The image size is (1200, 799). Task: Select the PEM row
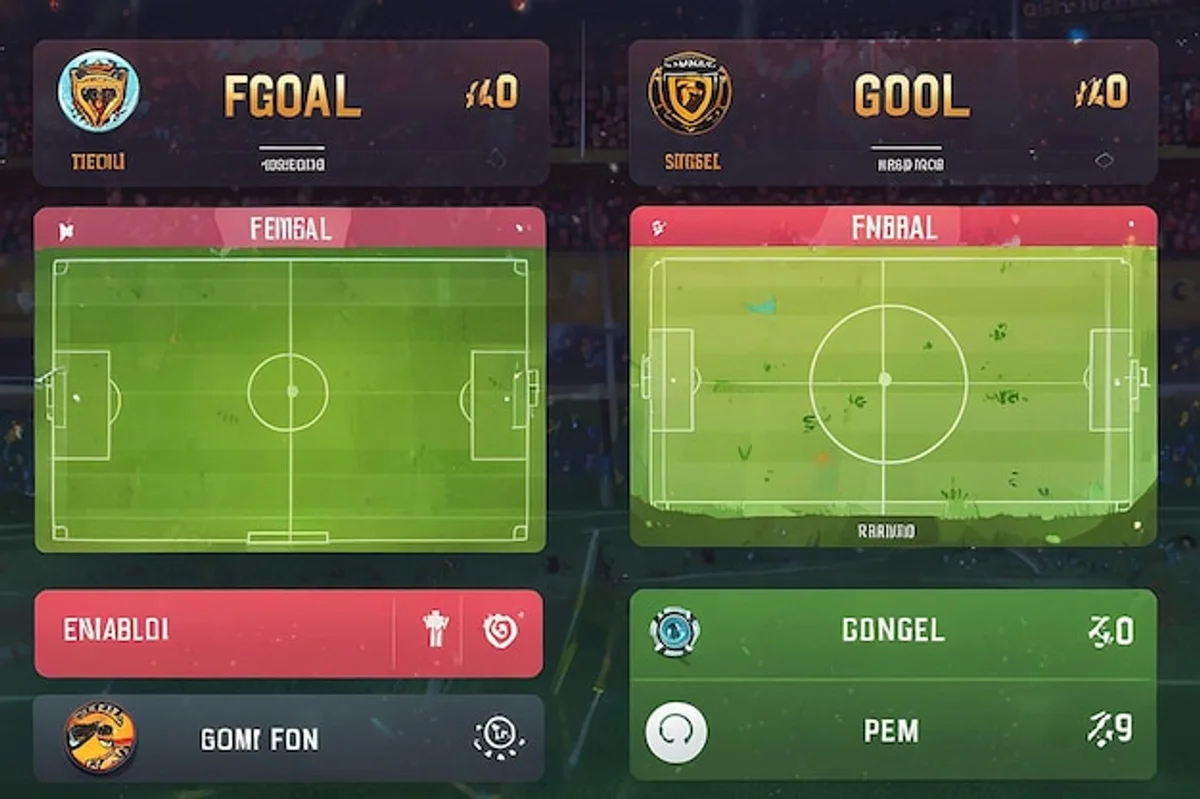[x=891, y=731]
